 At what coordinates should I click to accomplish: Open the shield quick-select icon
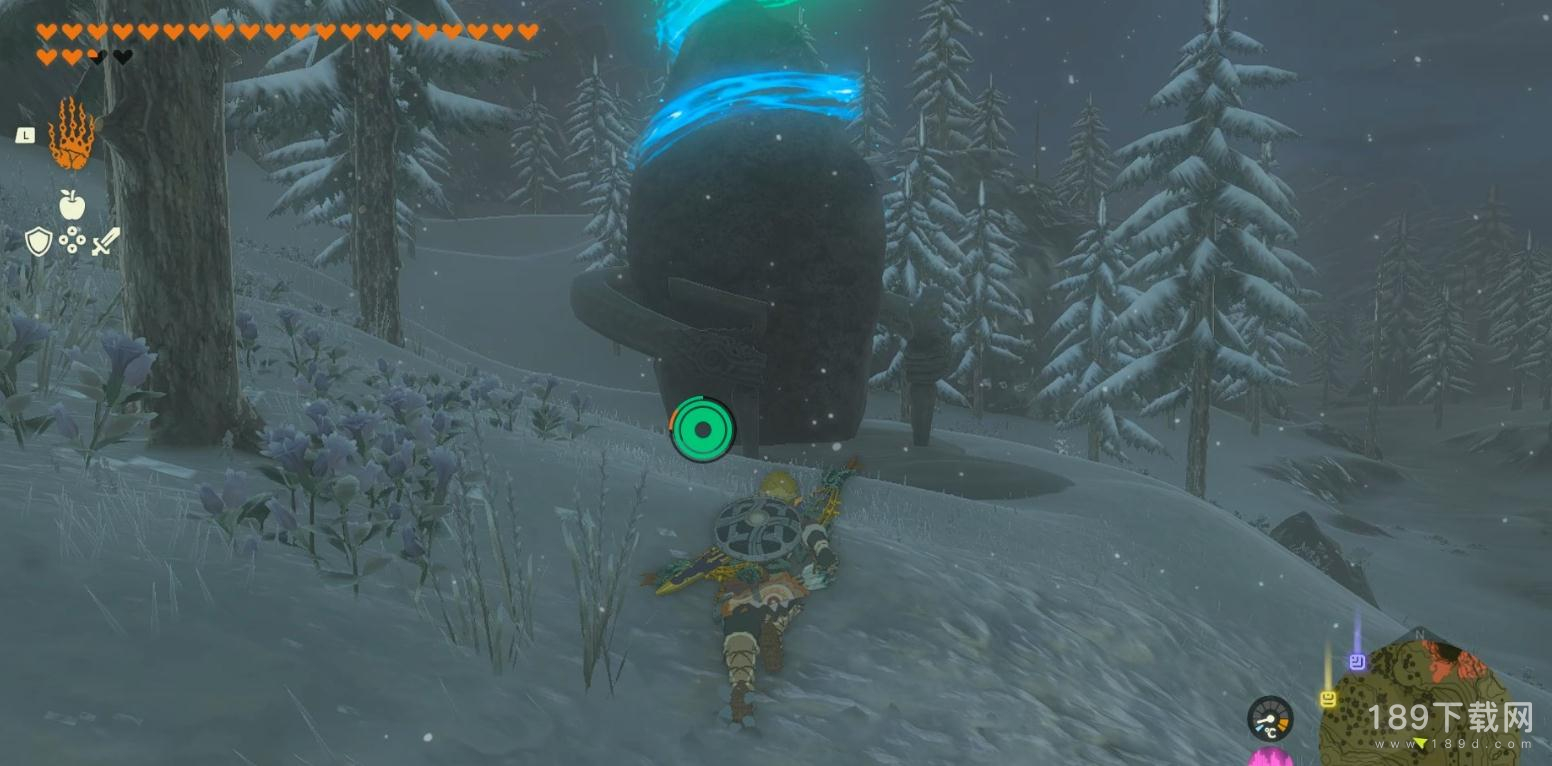38,240
